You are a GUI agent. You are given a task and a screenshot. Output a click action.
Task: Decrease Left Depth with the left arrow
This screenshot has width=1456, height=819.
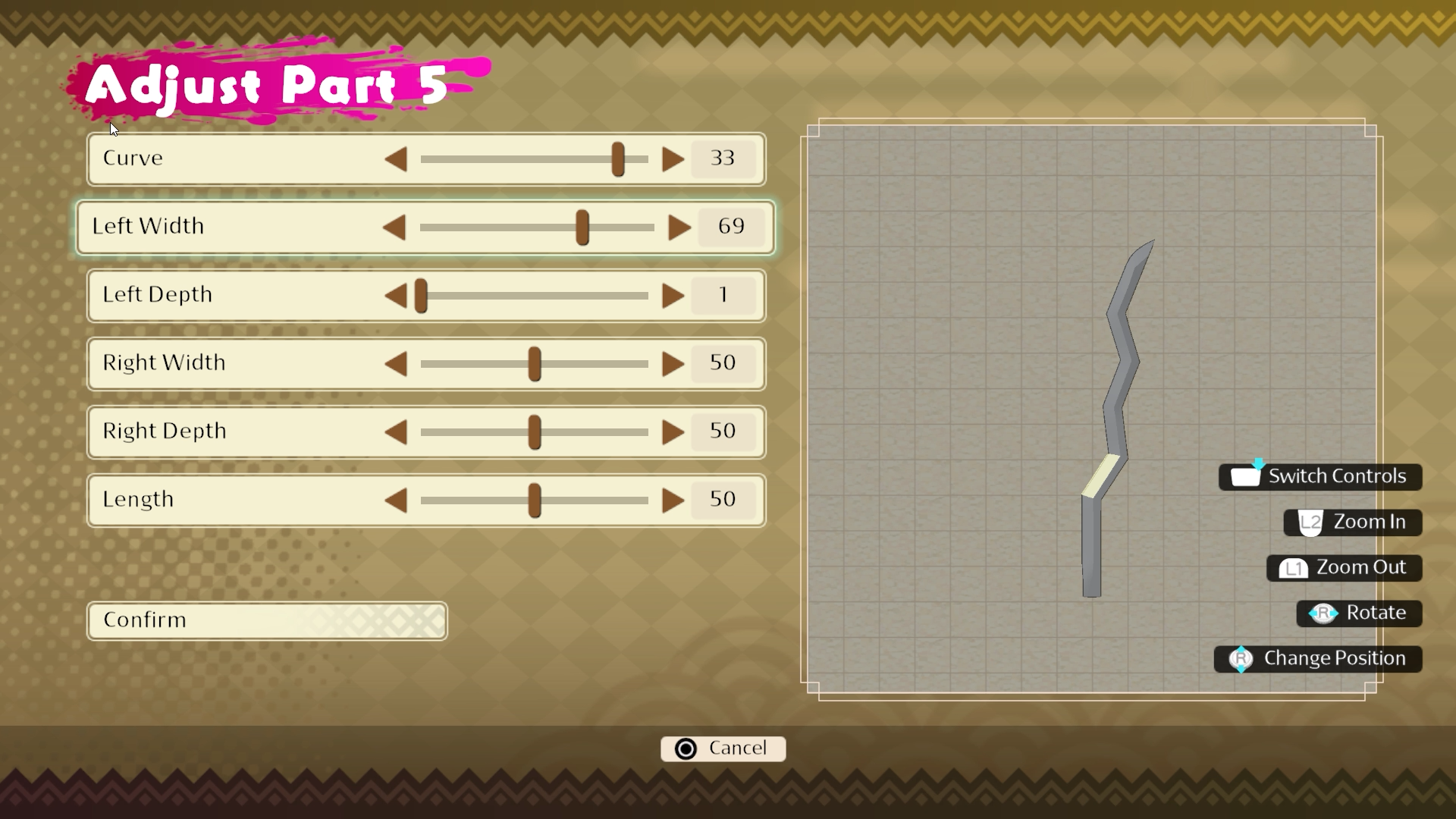point(396,296)
